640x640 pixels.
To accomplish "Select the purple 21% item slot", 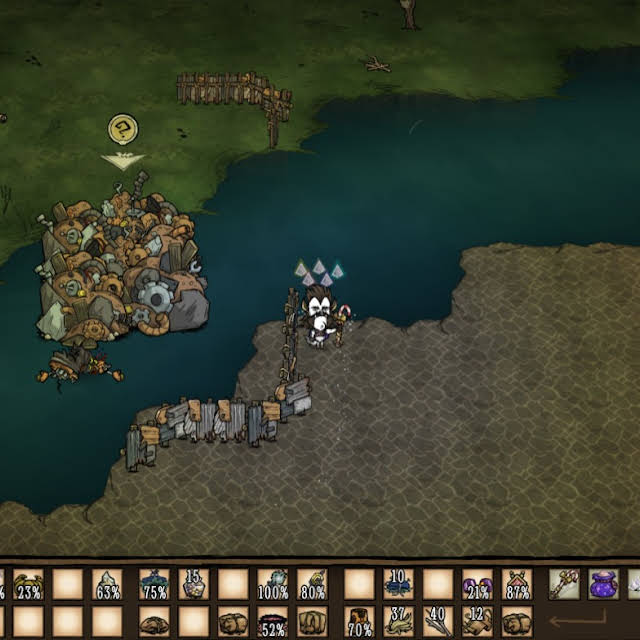I will coord(477,584).
